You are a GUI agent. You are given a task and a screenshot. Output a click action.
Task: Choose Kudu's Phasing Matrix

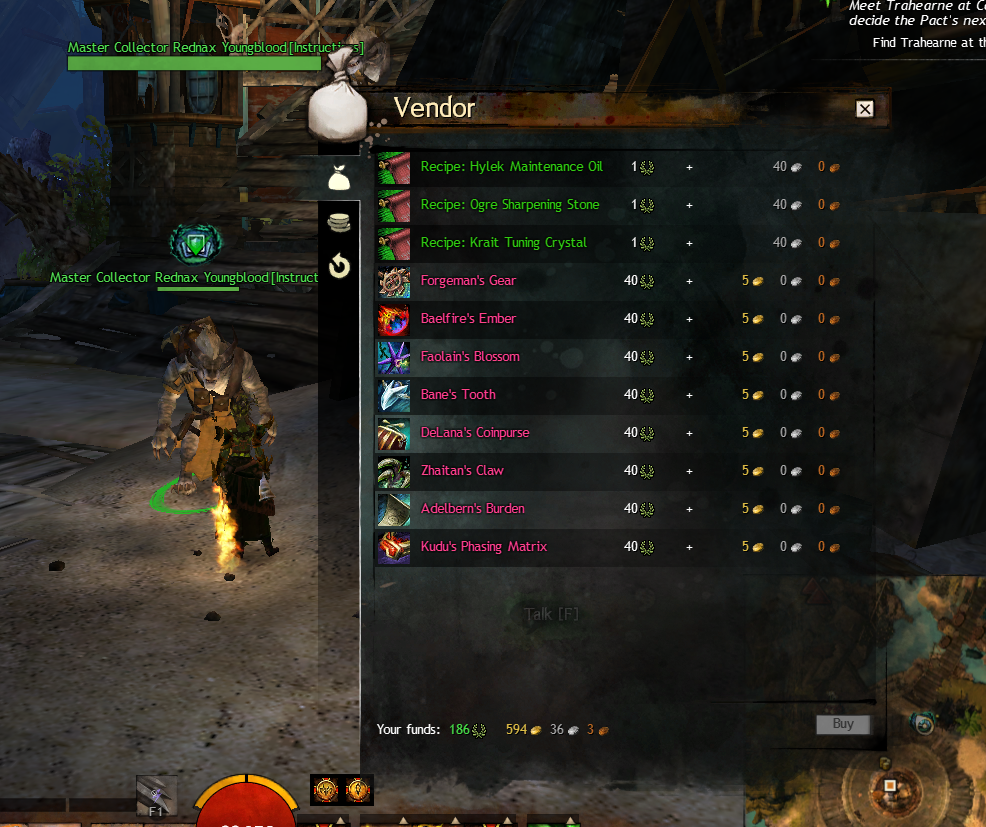coord(483,547)
